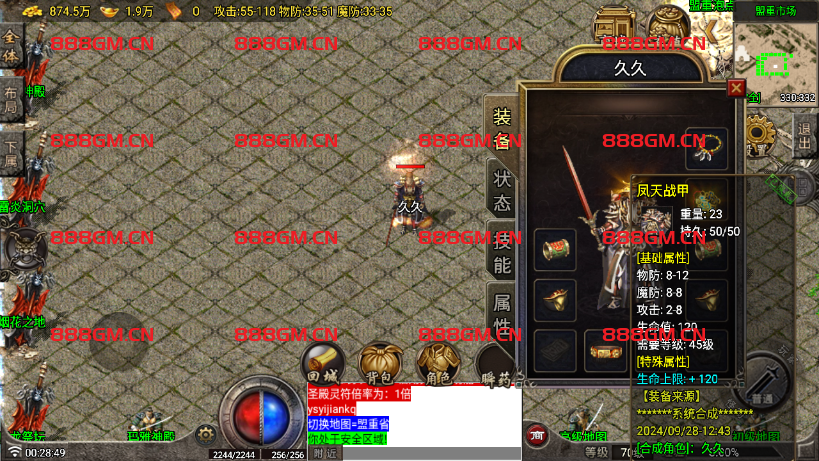819x461 pixels.
Task: Show the 属性 attributes tab
Action: (x=501, y=311)
